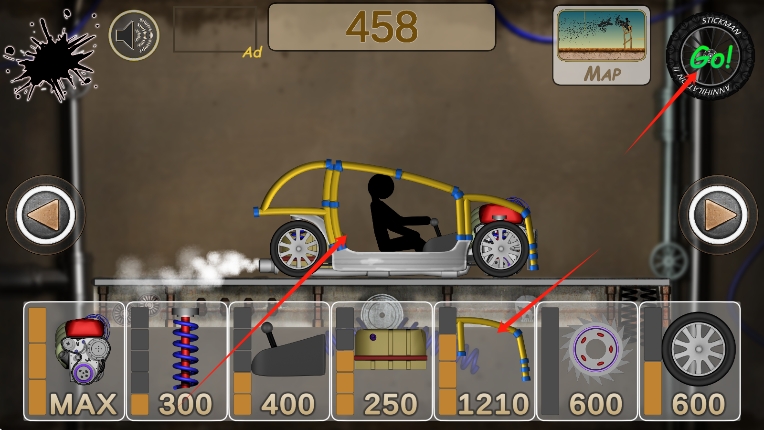
Task: Switch to the next vehicle with right arrow
Action: 718,215
